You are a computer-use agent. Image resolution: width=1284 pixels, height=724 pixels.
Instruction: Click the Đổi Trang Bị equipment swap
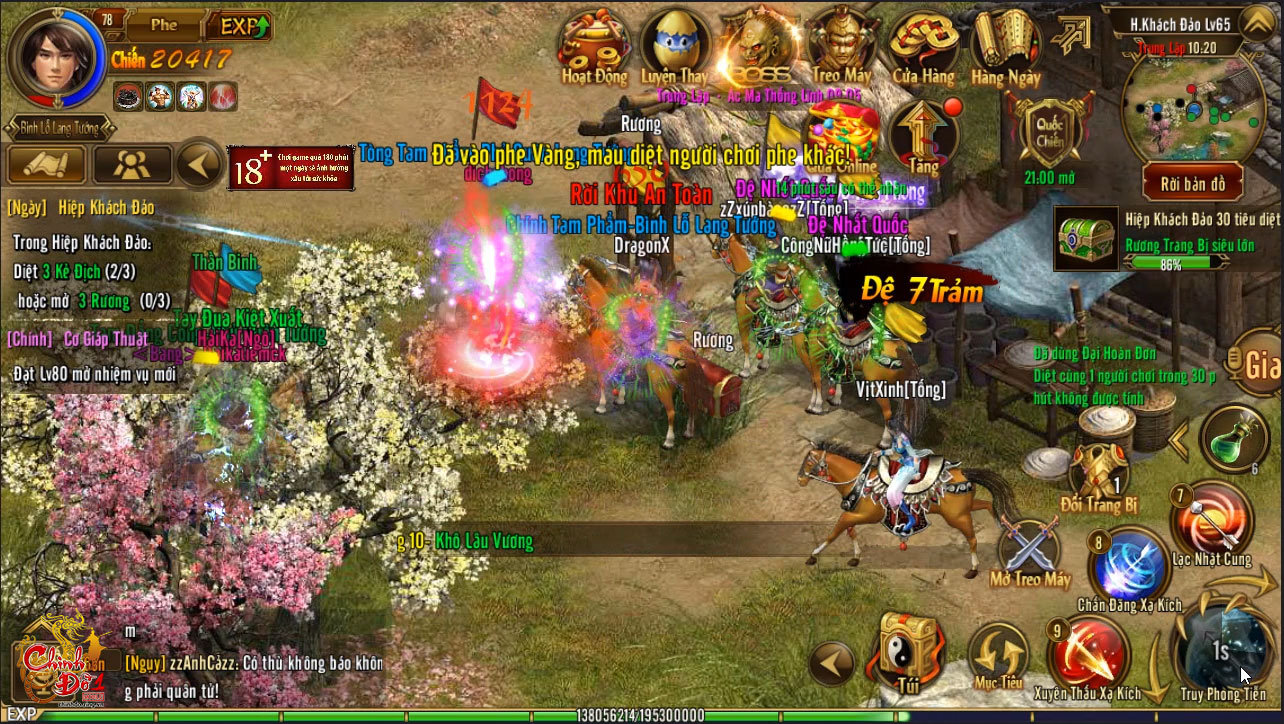click(x=1098, y=473)
